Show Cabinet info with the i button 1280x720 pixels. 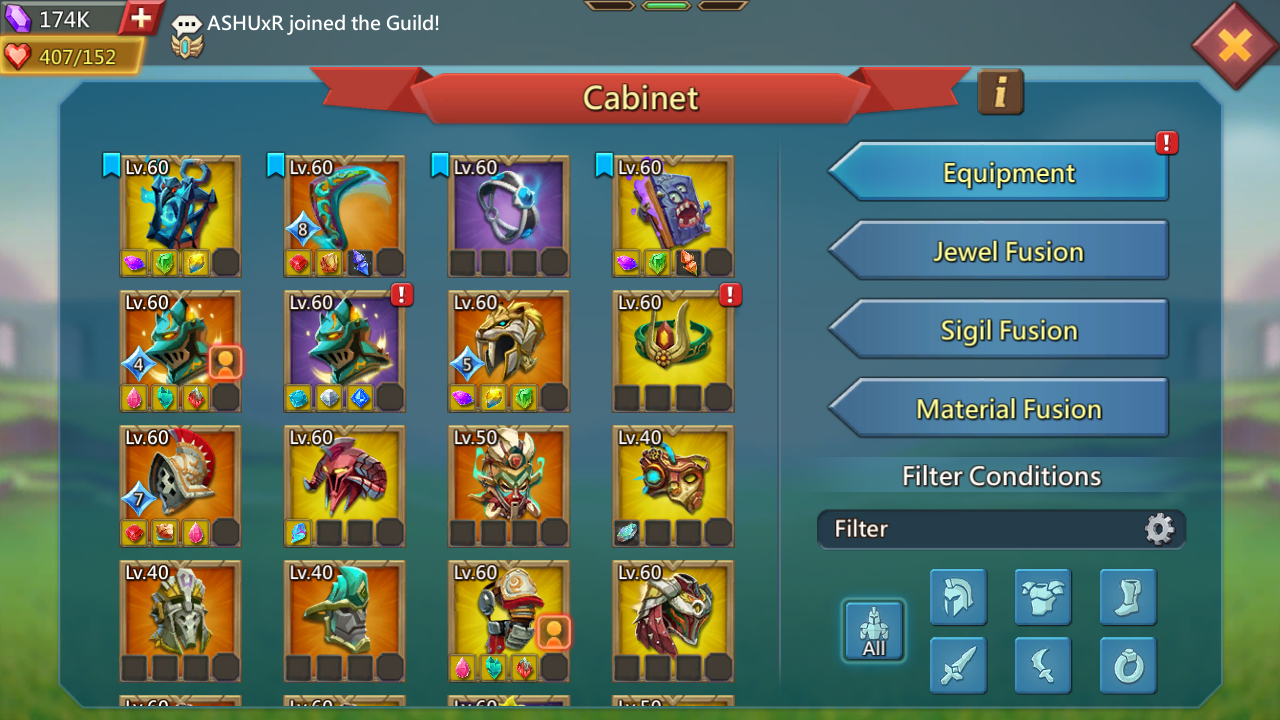1000,92
